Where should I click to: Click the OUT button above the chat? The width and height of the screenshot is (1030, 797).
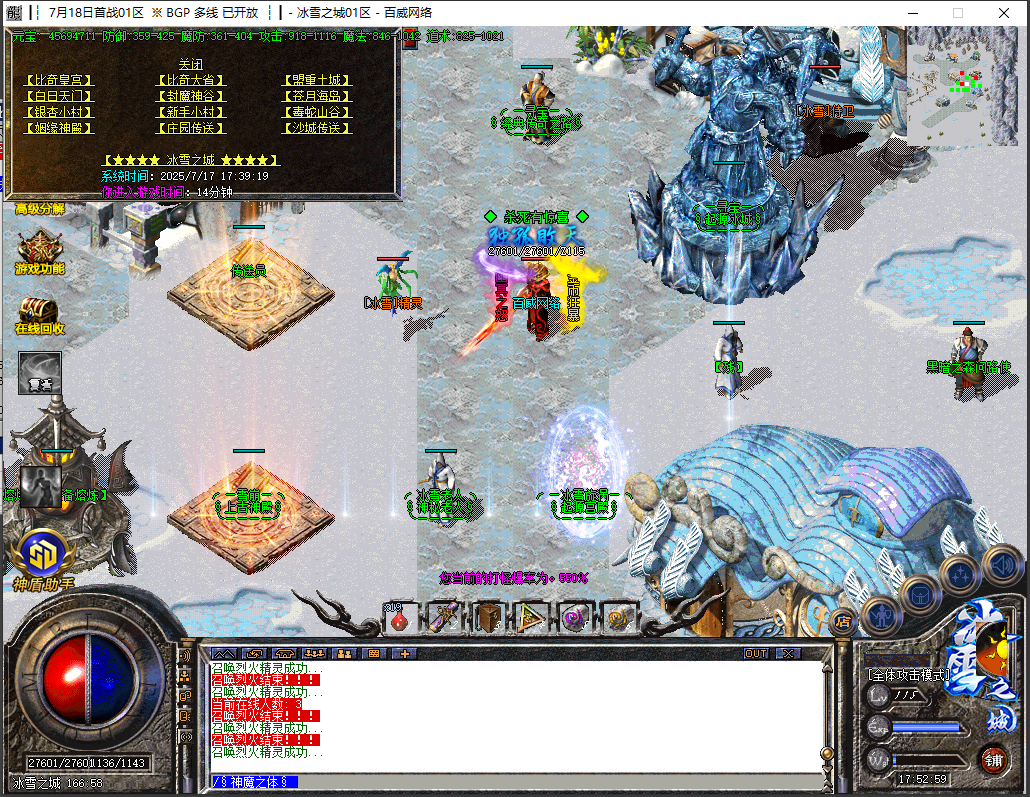tap(757, 653)
